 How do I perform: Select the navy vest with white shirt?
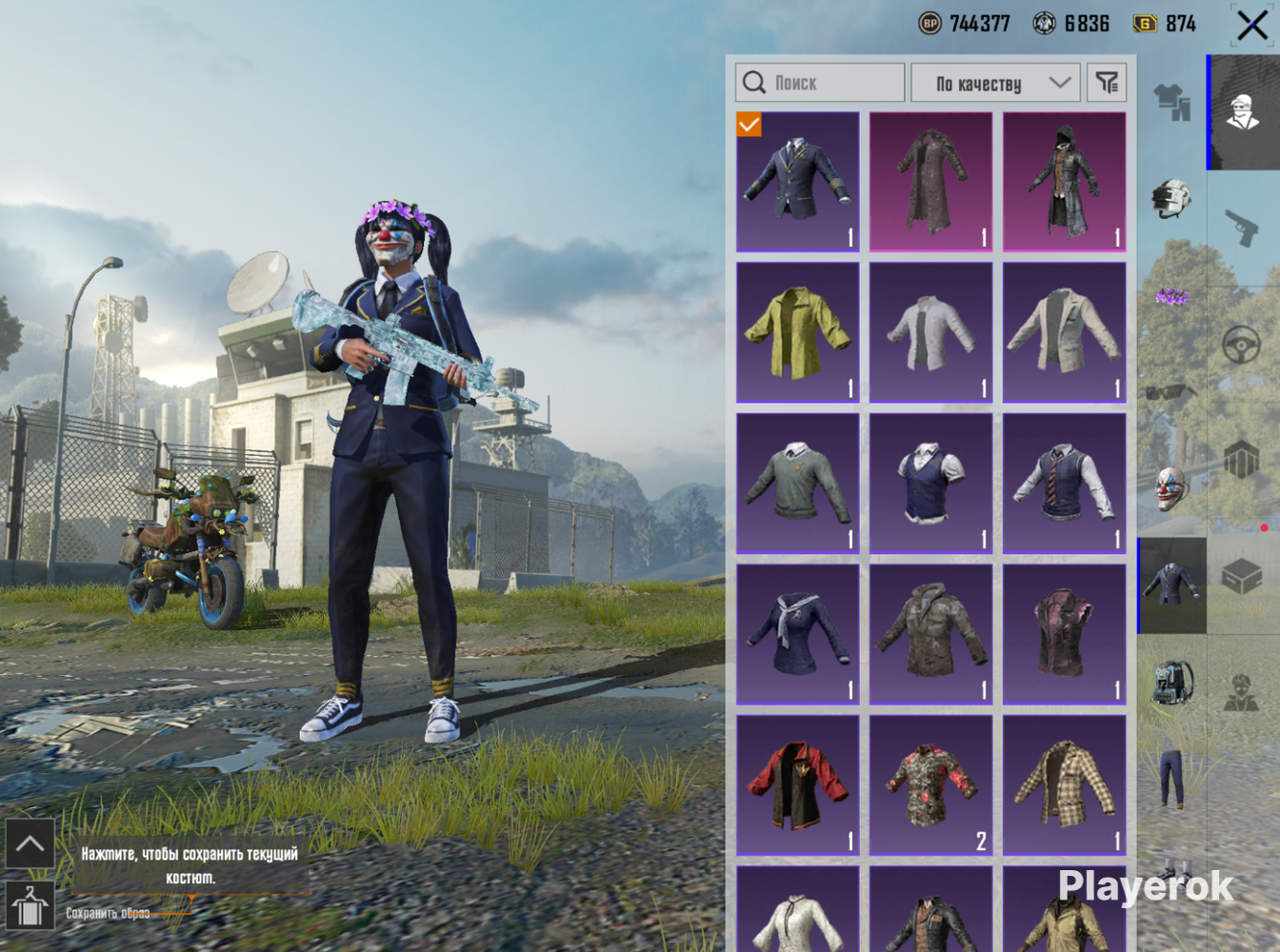(930, 484)
